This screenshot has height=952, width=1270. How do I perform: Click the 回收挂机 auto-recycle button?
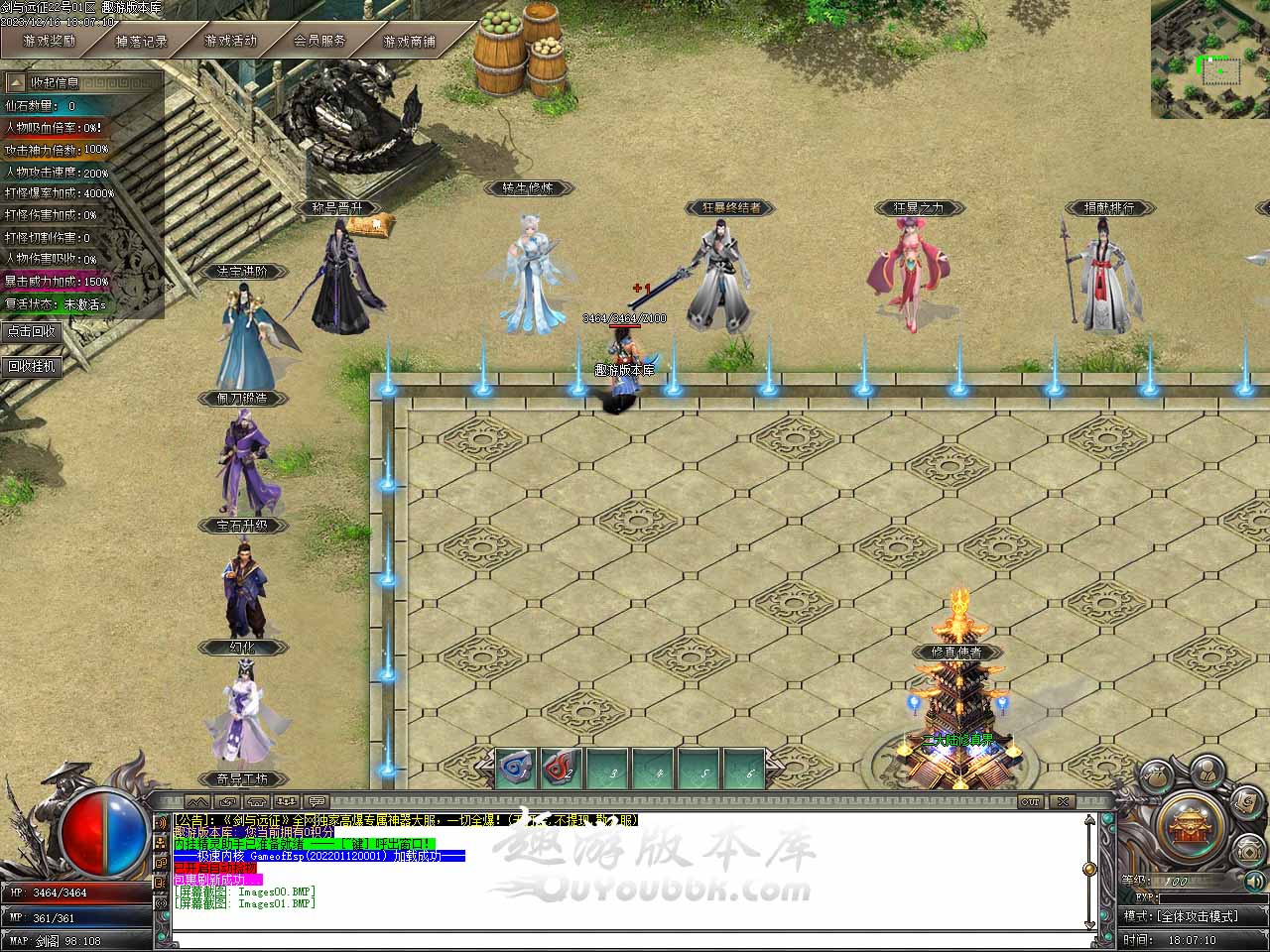click(32, 366)
